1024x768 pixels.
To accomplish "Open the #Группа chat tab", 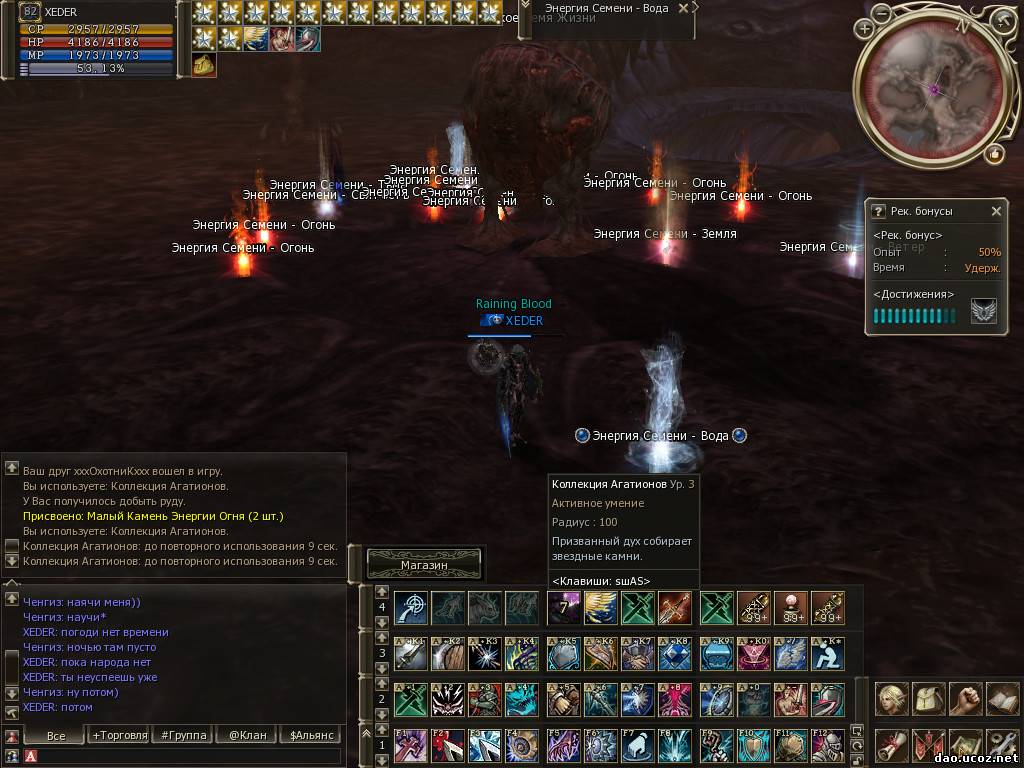I will point(184,735).
